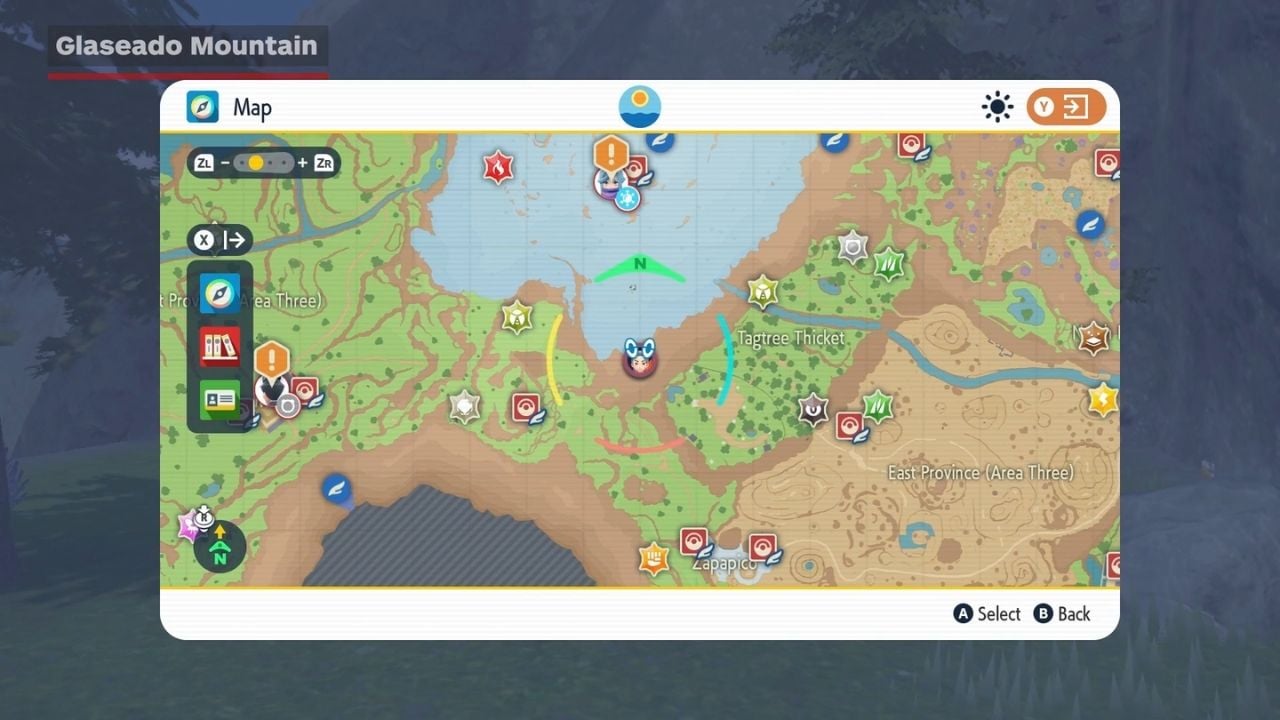Toggle the north-lock compass button

(x=220, y=547)
